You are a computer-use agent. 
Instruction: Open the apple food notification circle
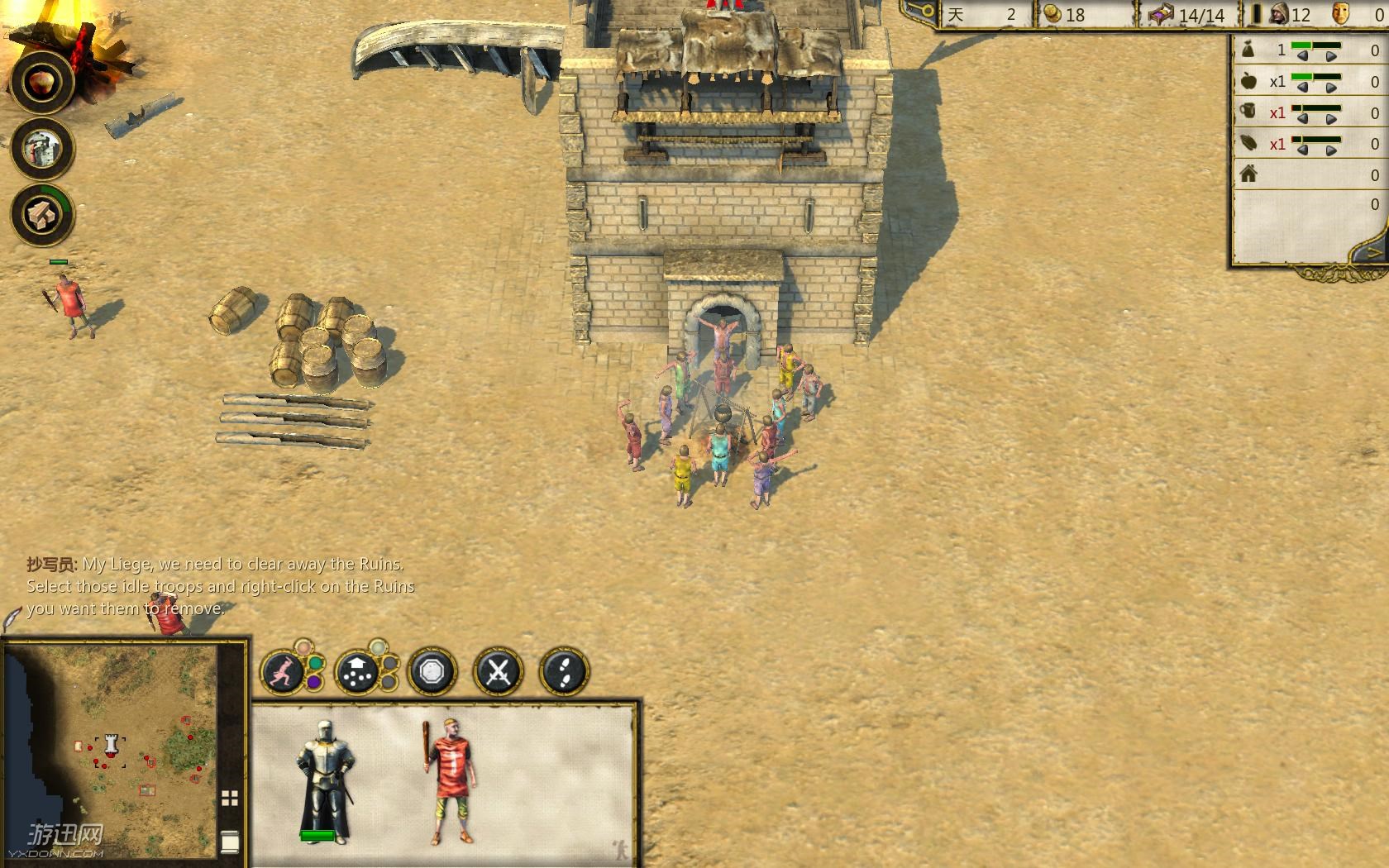pyautogui.click(x=42, y=82)
